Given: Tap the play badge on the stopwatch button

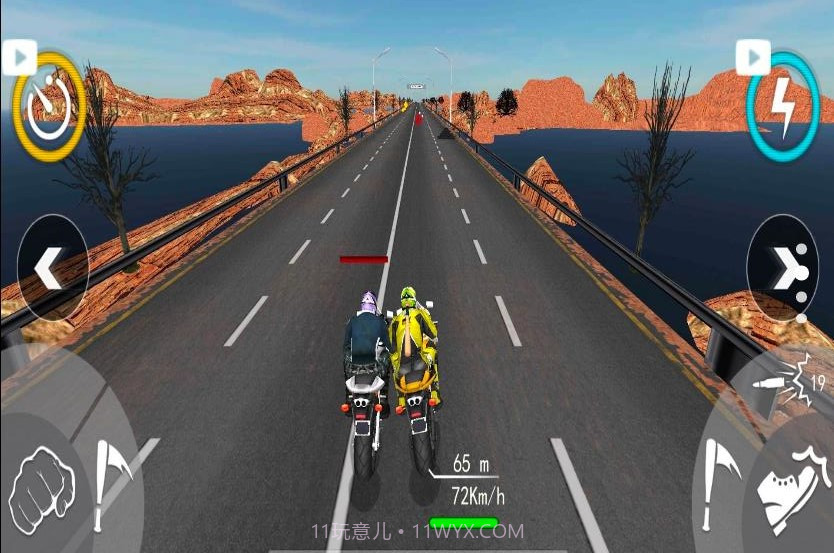Looking at the screenshot, I should (x=19, y=56).
